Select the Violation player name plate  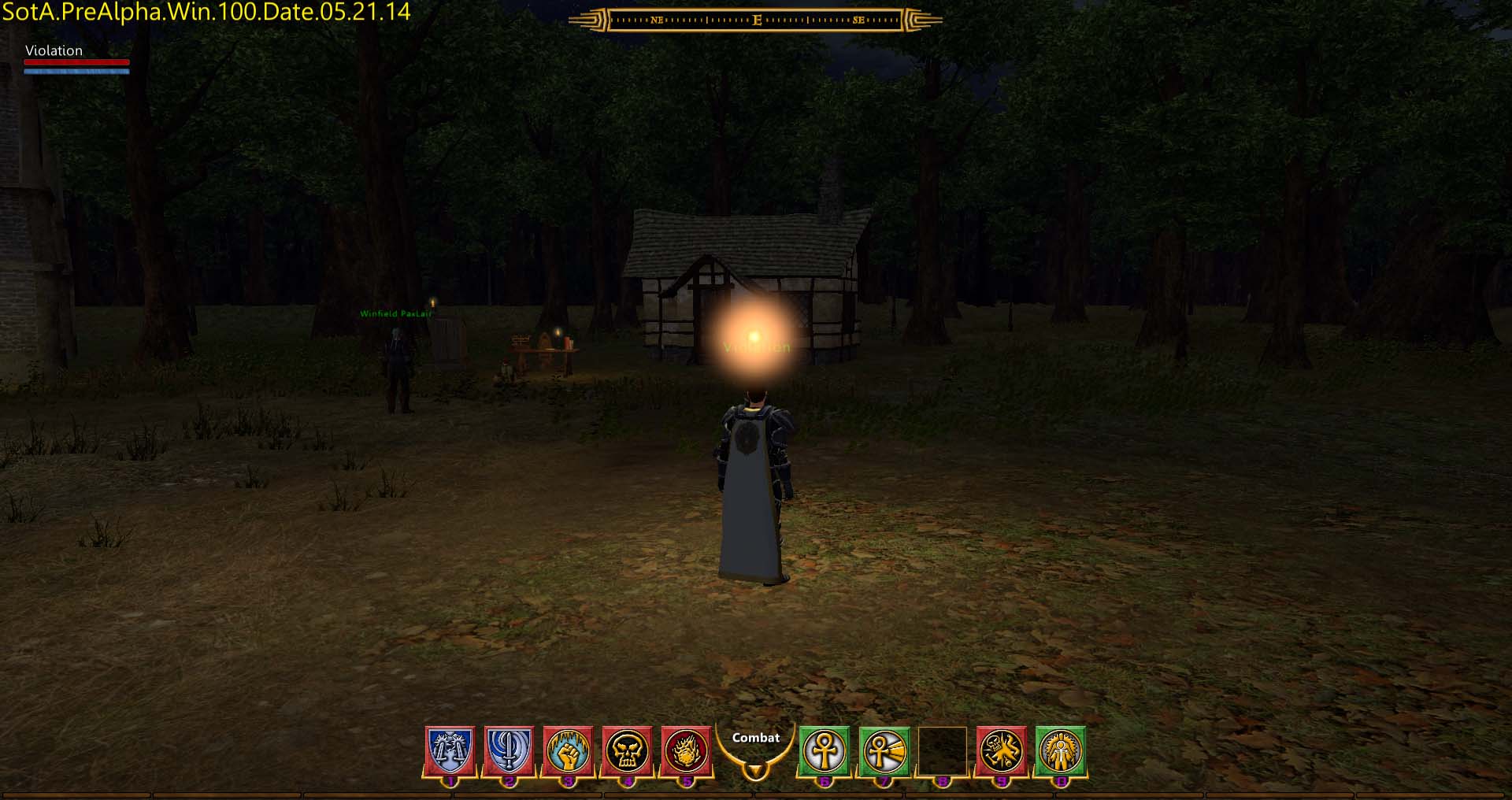54,50
